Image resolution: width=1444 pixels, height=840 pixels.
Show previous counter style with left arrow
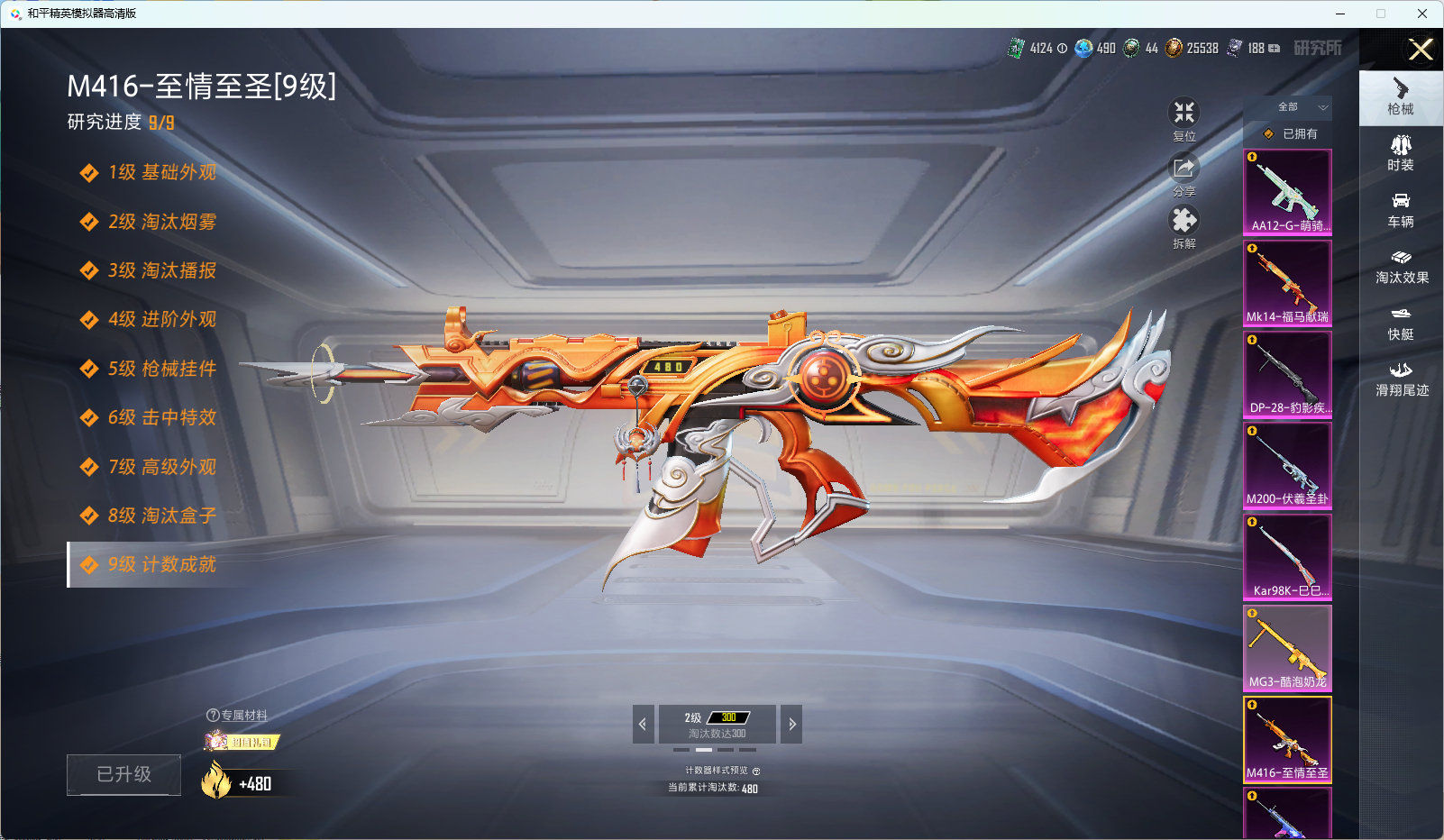(643, 724)
